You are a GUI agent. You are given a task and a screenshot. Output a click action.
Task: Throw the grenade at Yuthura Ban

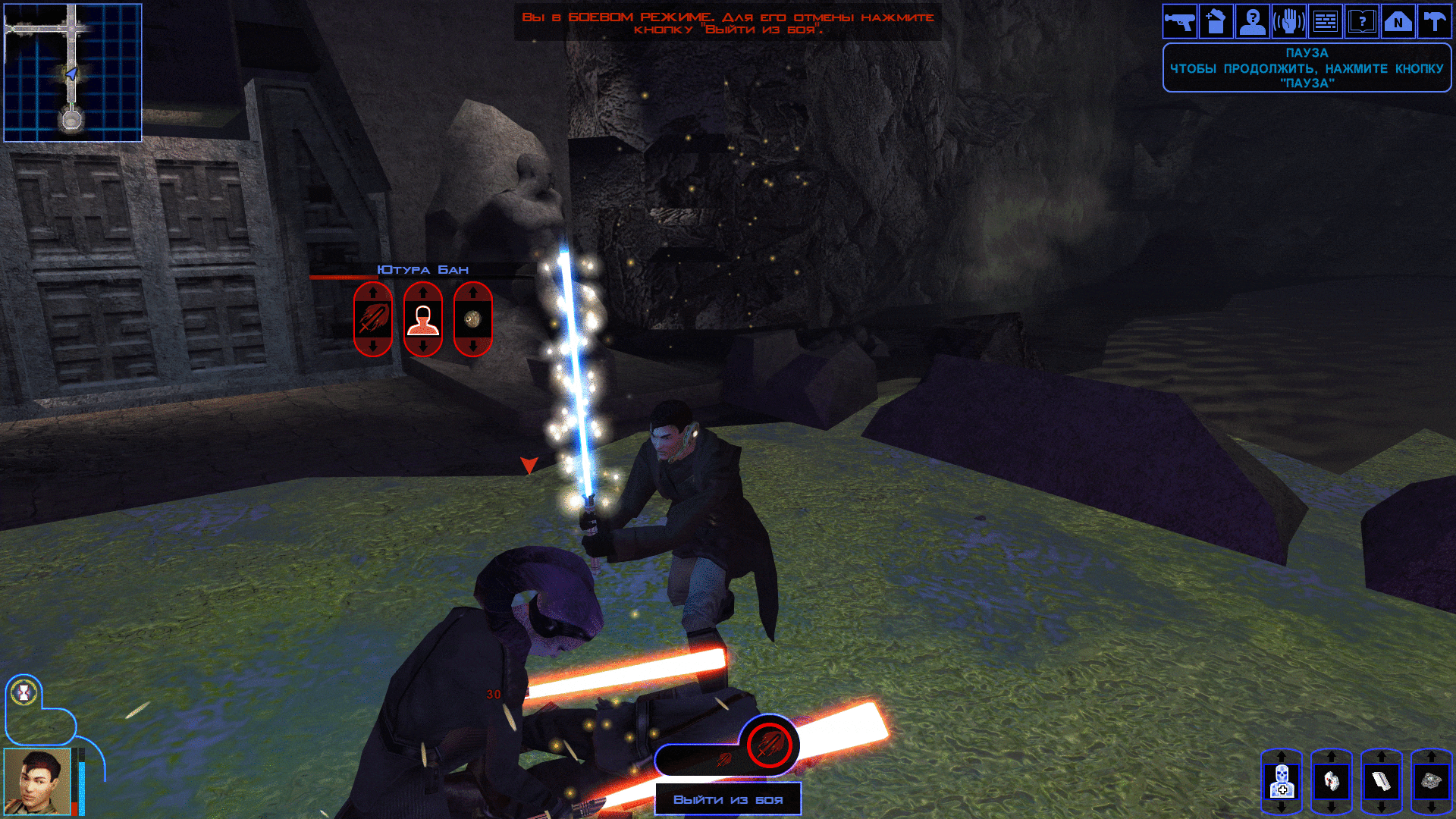(473, 319)
